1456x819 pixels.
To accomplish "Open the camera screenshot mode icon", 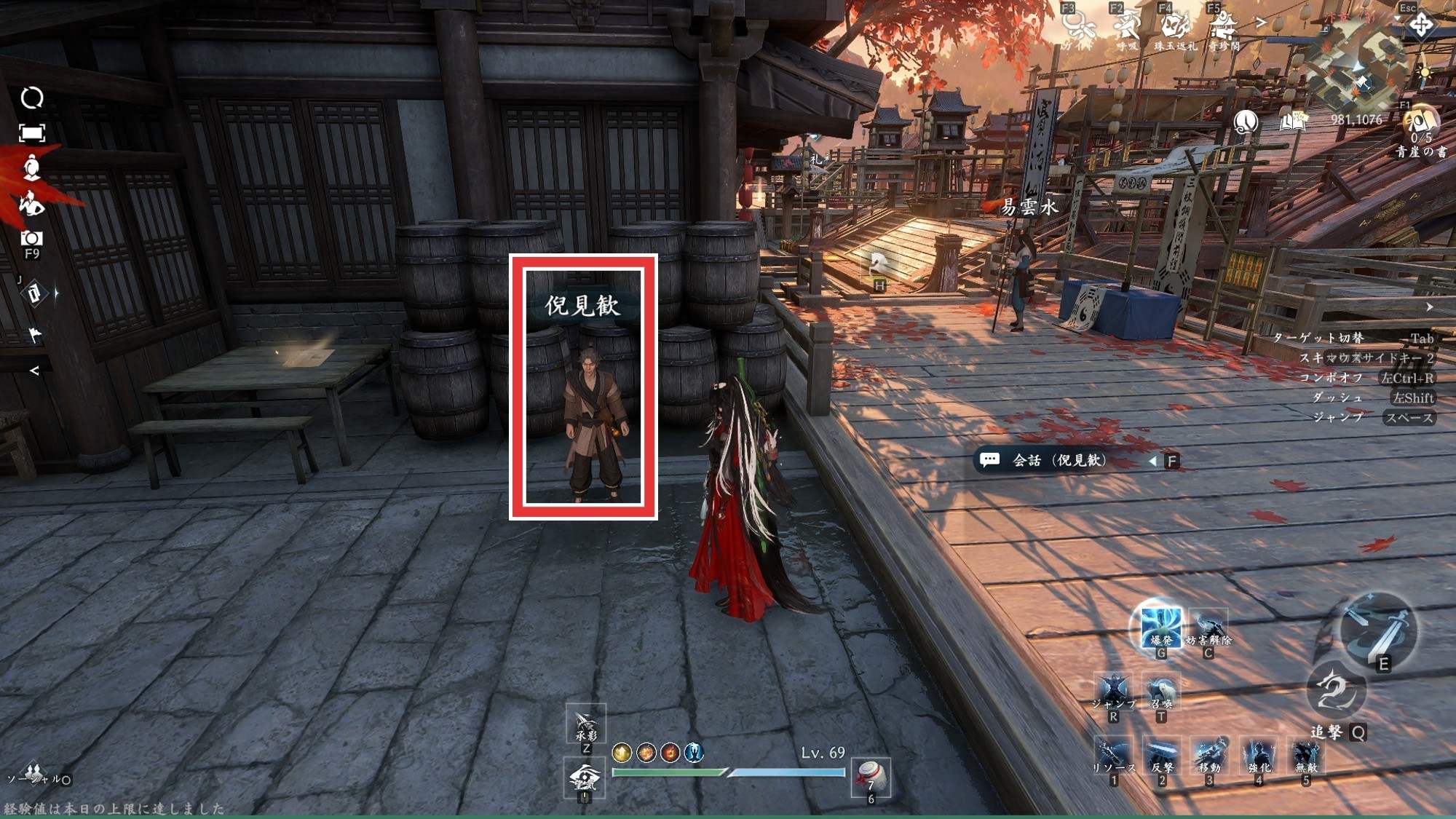I will pyautogui.click(x=31, y=239).
